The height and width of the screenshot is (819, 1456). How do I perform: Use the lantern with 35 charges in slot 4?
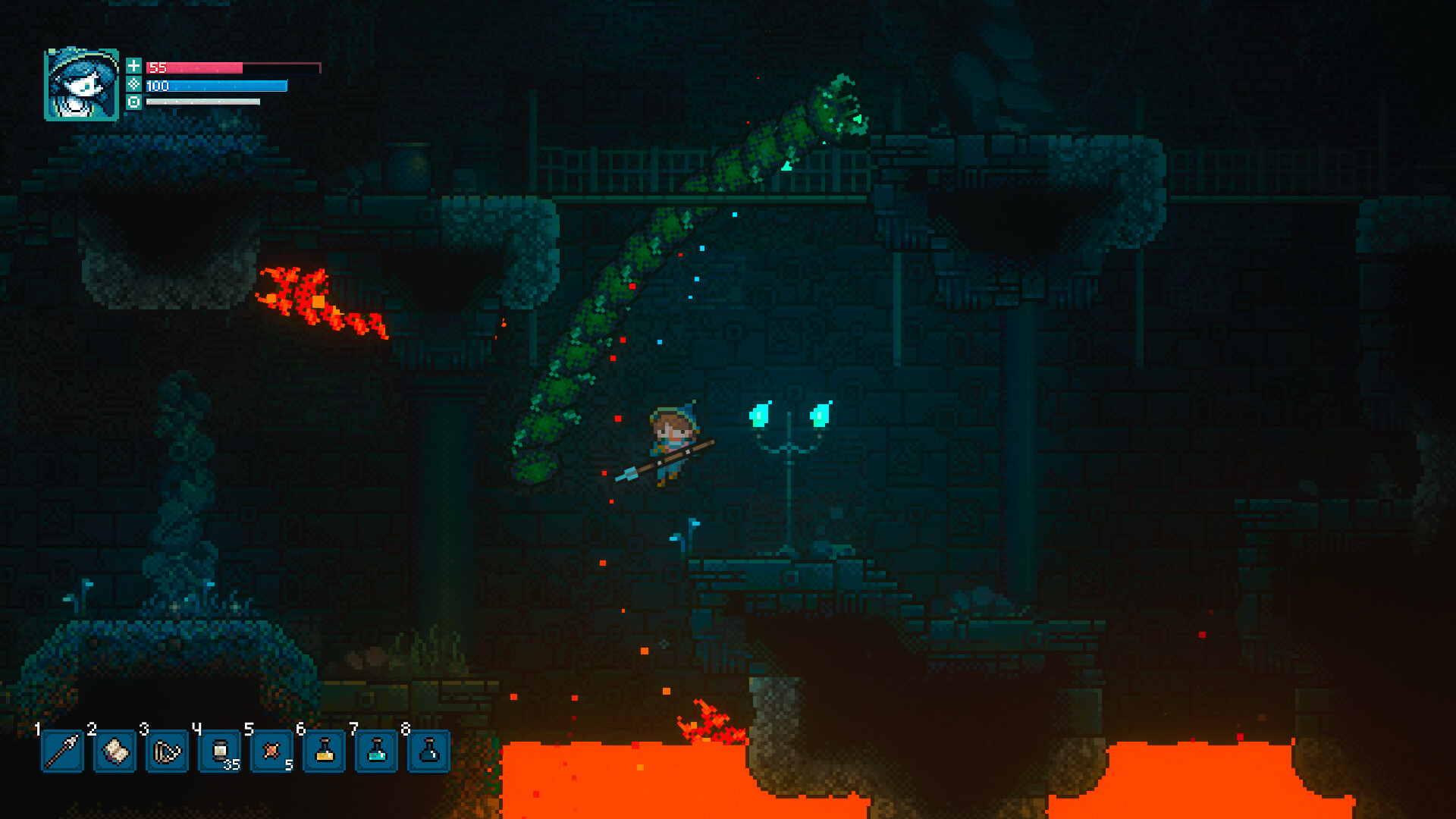tap(221, 752)
